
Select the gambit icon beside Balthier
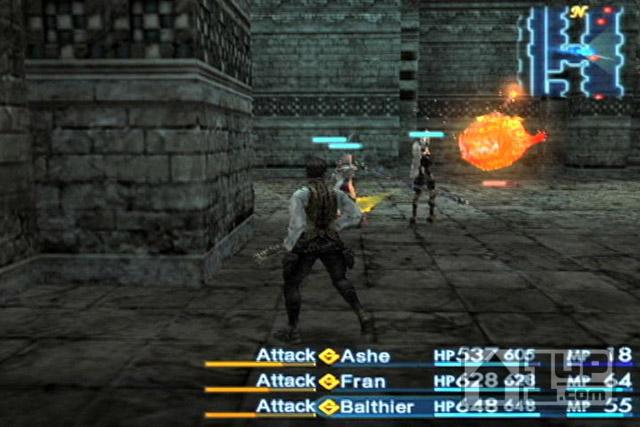(x=329, y=406)
